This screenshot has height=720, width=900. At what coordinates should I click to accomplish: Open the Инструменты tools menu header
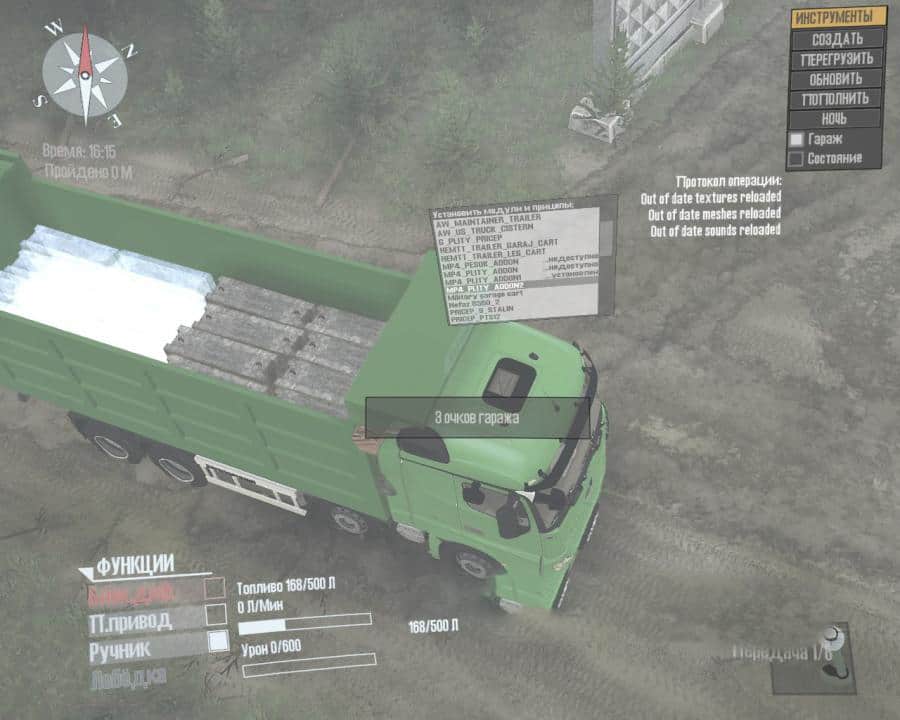tap(838, 17)
